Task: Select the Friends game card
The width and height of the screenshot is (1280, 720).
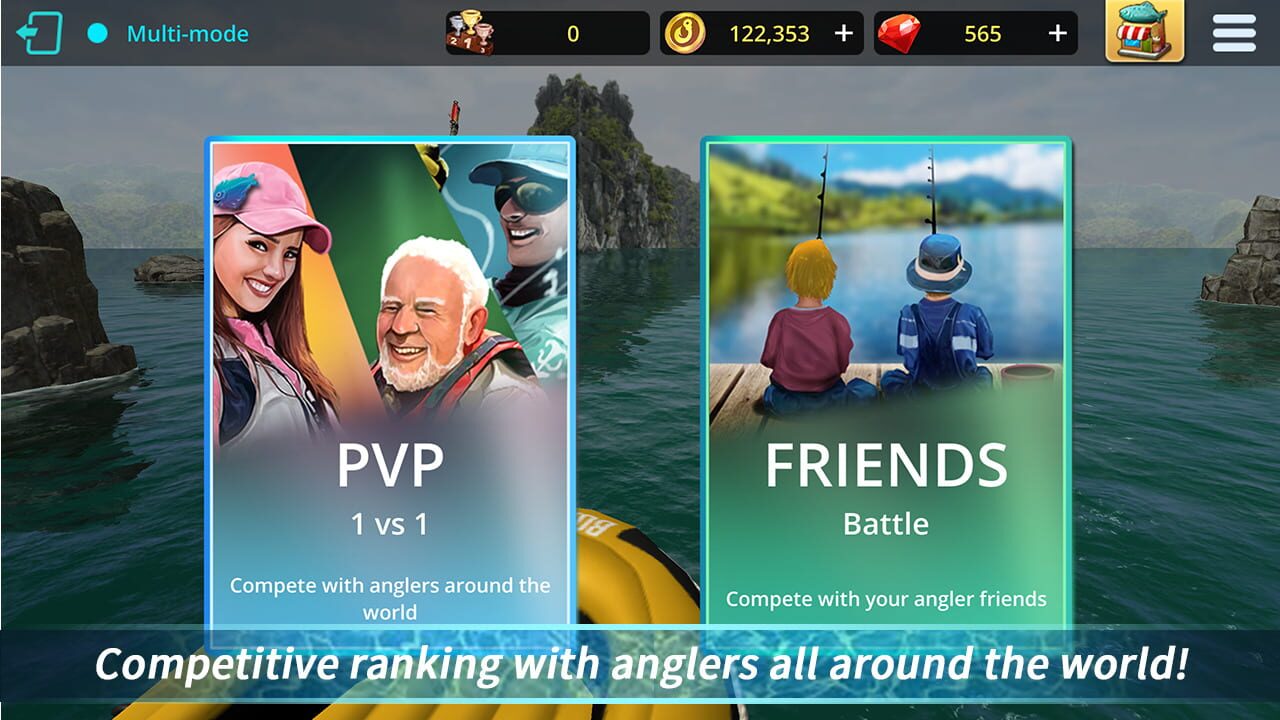Action: pyautogui.click(x=883, y=380)
